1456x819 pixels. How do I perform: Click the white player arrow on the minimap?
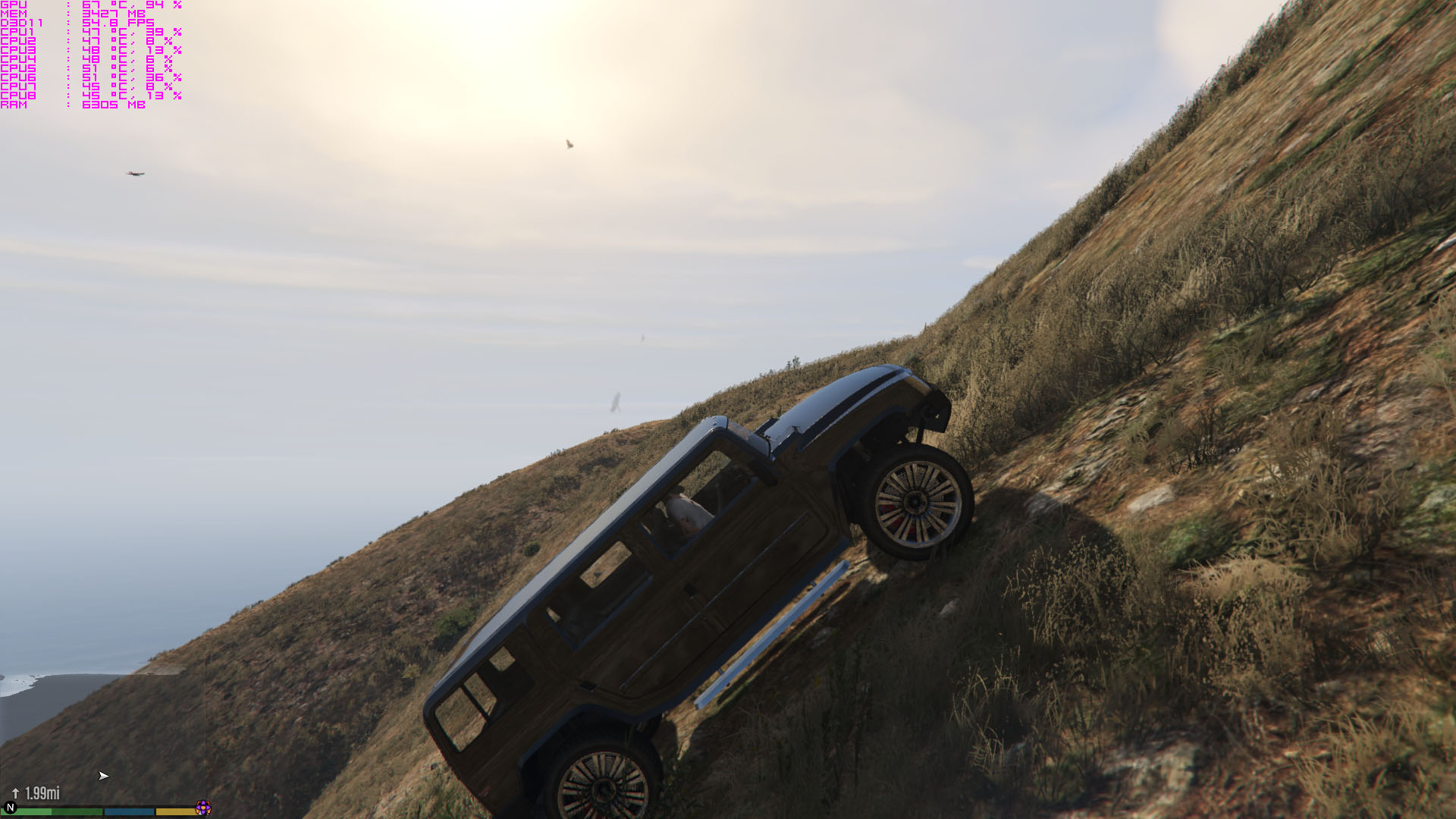tap(103, 776)
